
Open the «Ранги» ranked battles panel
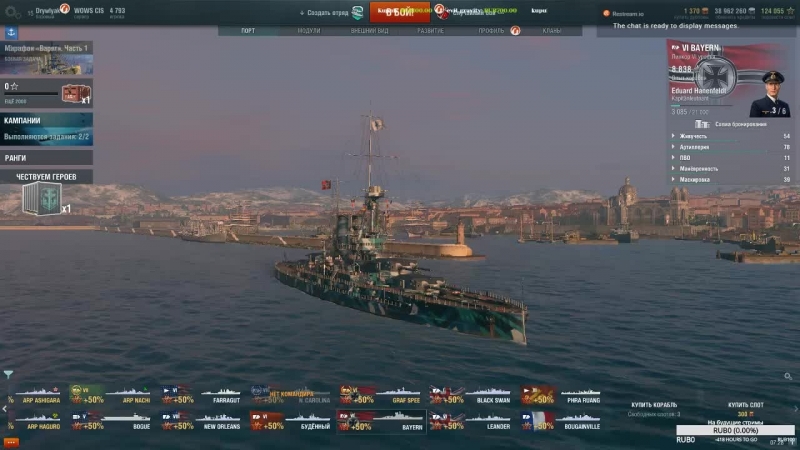(46, 157)
